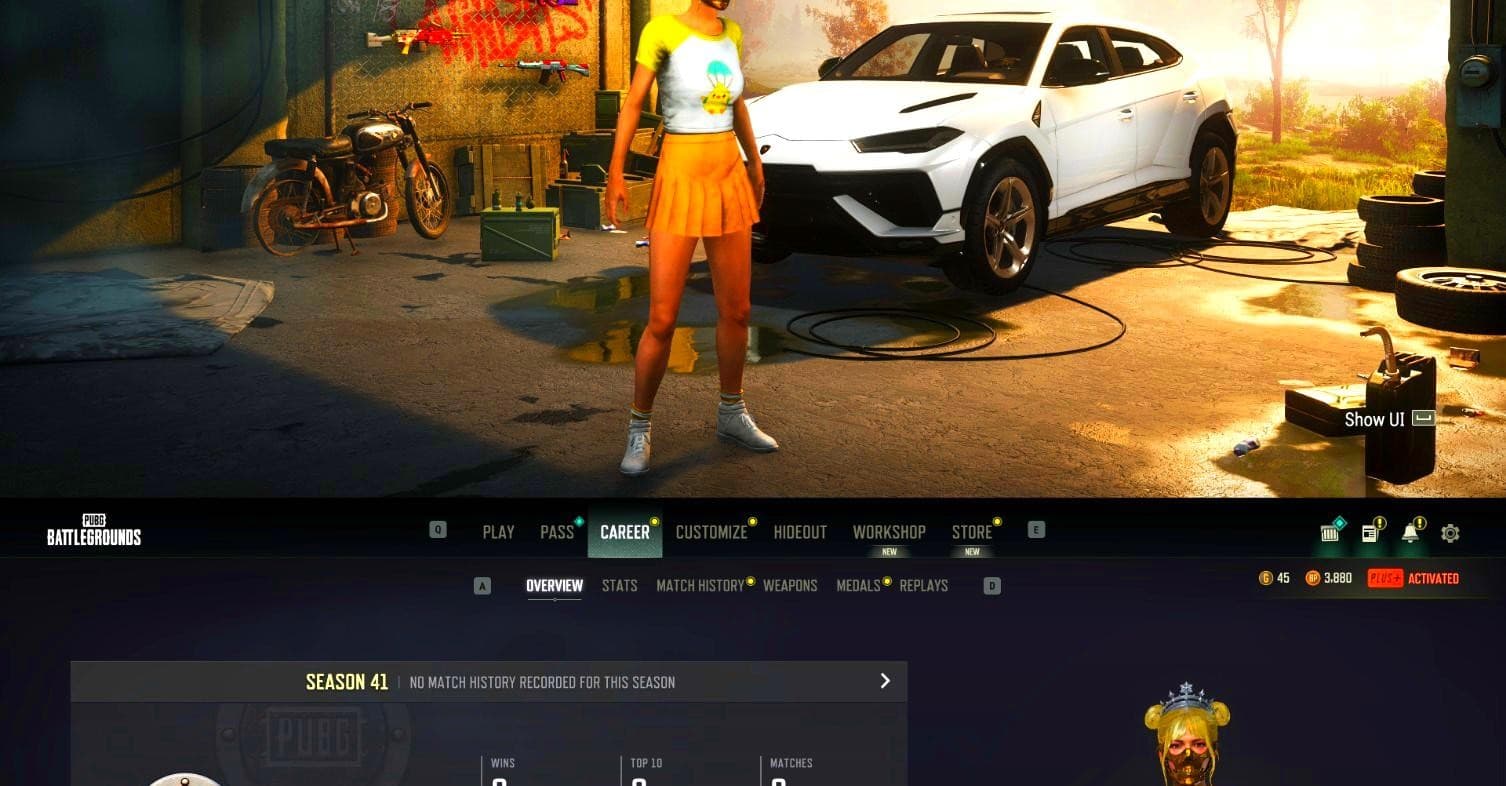Switch to the Customize tab
This screenshot has width=1506, height=786.
coord(711,532)
